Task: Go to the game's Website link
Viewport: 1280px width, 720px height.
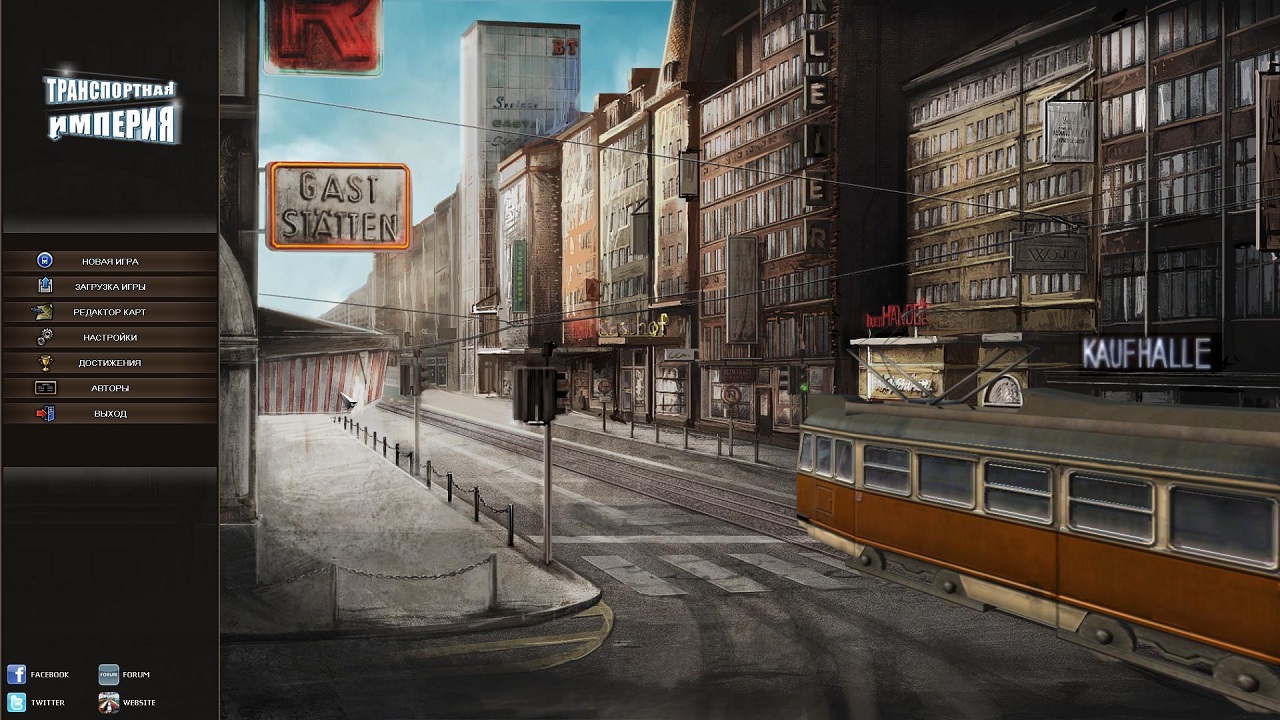Action: point(127,703)
